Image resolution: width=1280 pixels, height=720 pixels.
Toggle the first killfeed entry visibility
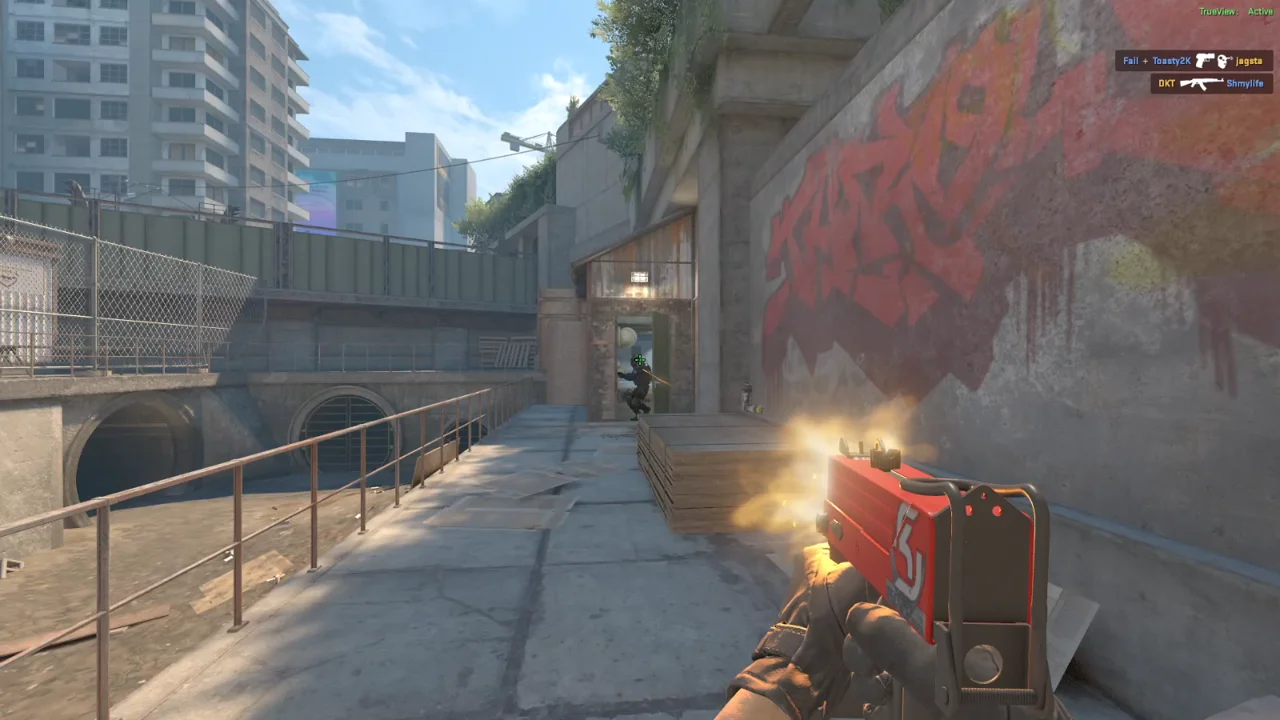[x=1195, y=61]
